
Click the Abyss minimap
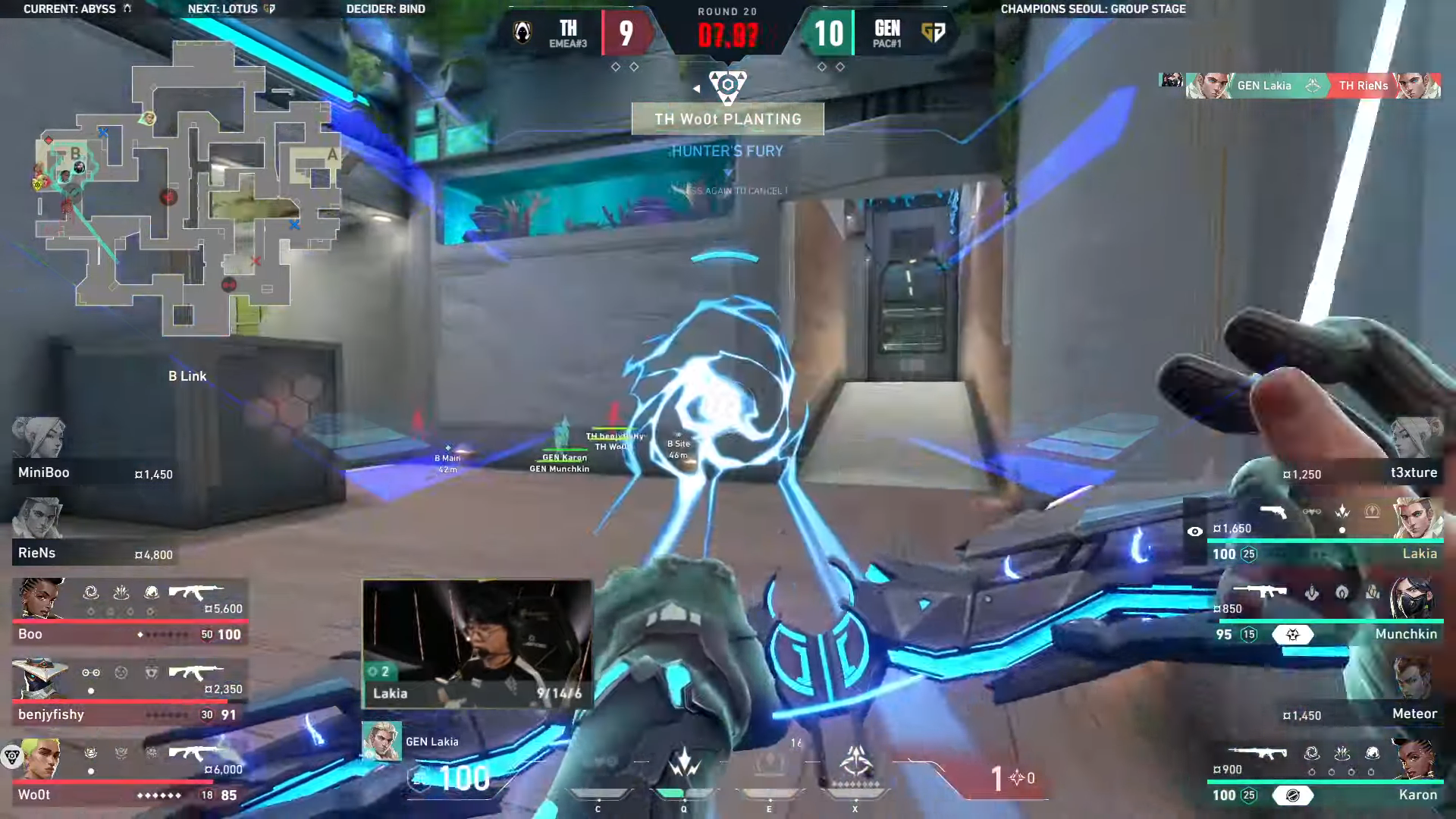coord(186,190)
